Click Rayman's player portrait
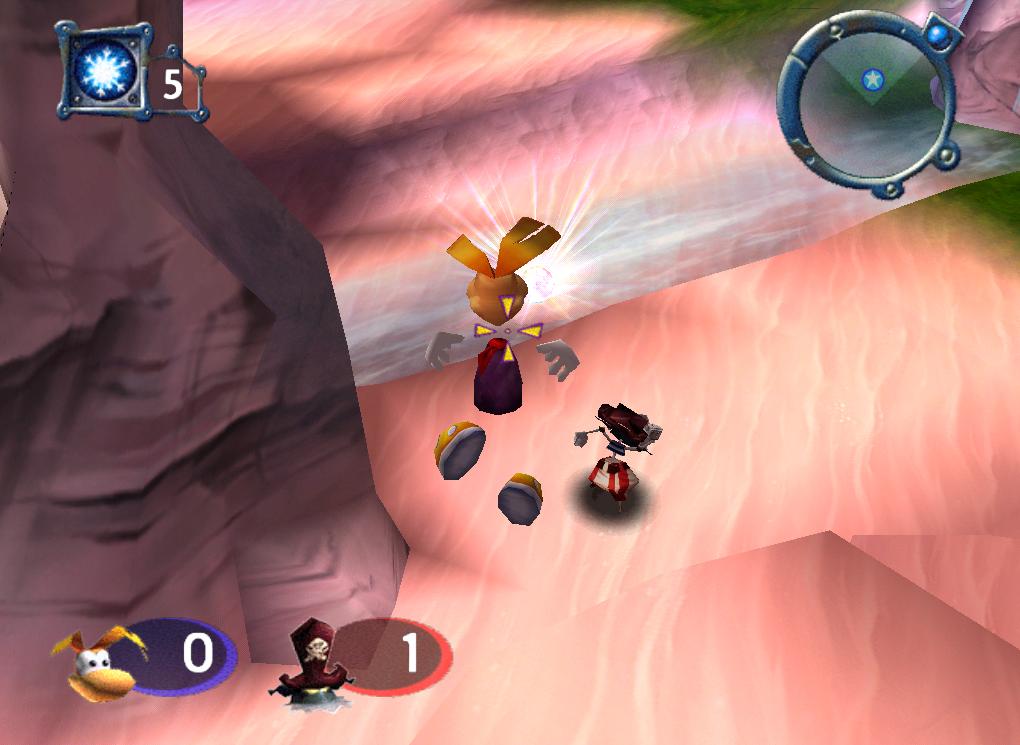Viewport: 1020px width, 745px height. click(102, 661)
